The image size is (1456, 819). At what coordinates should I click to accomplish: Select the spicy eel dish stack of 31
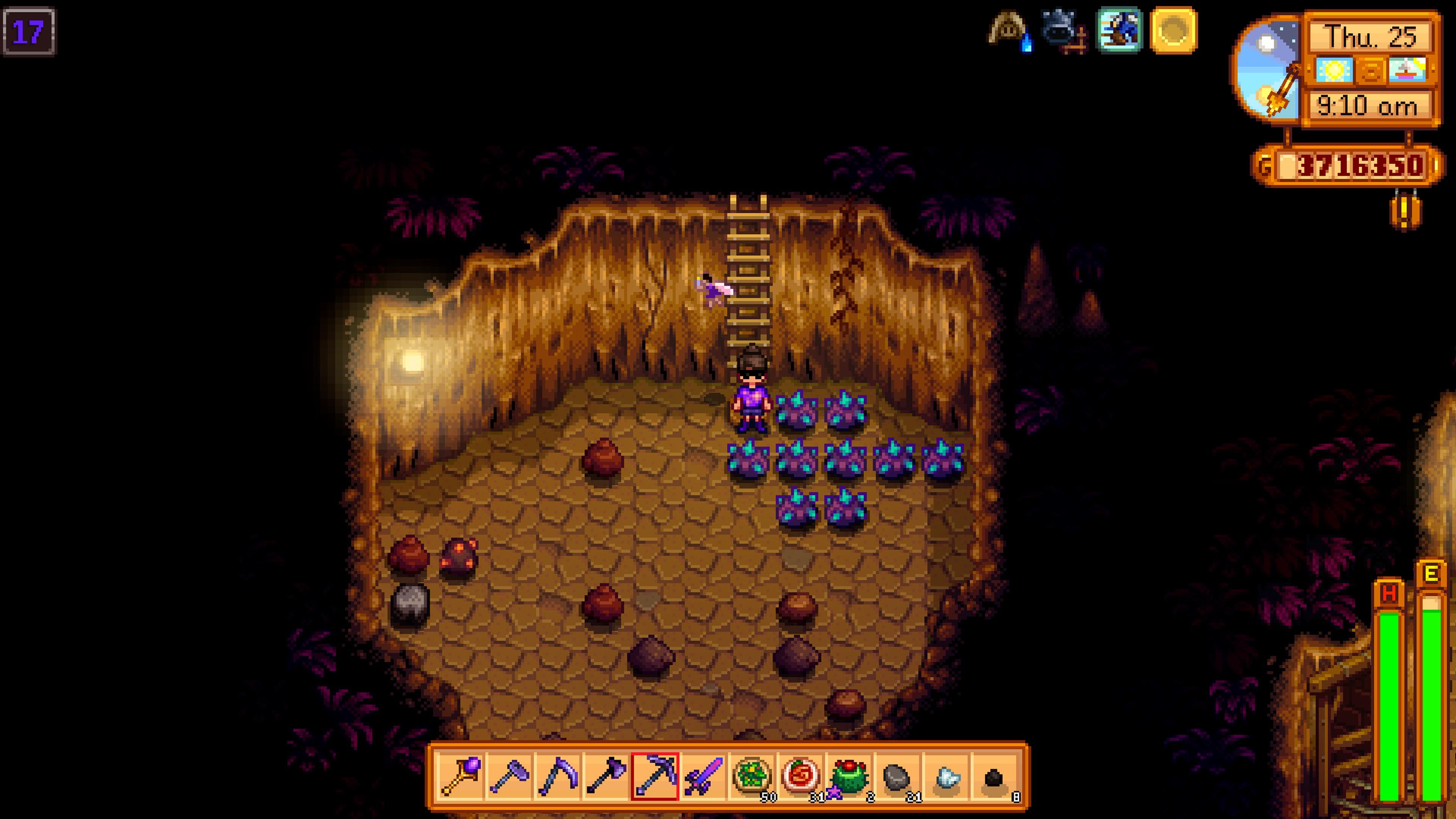800,777
